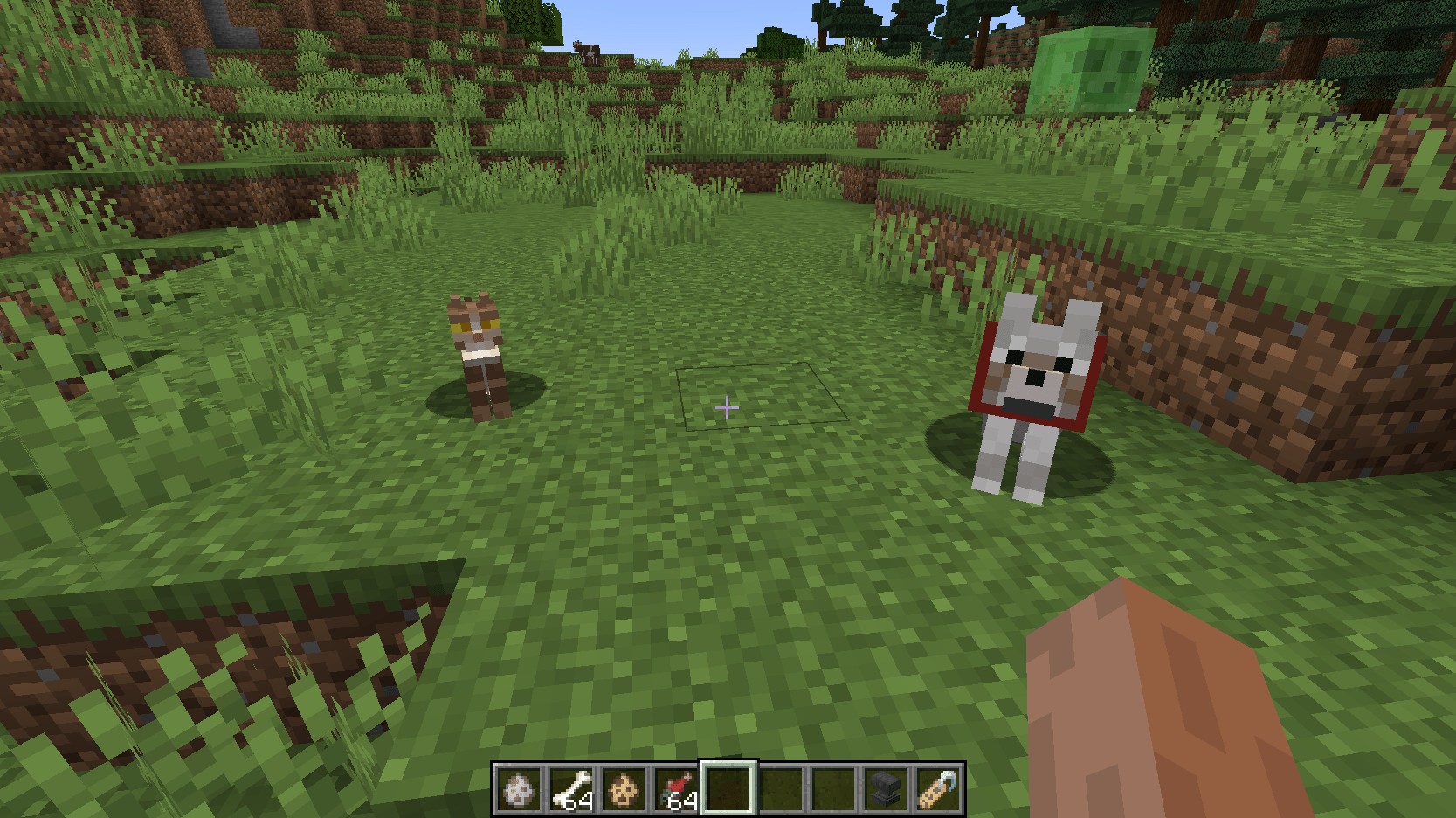Choose the tan spotted spawn egg slot
The image size is (1456, 818).
point(624,789)
